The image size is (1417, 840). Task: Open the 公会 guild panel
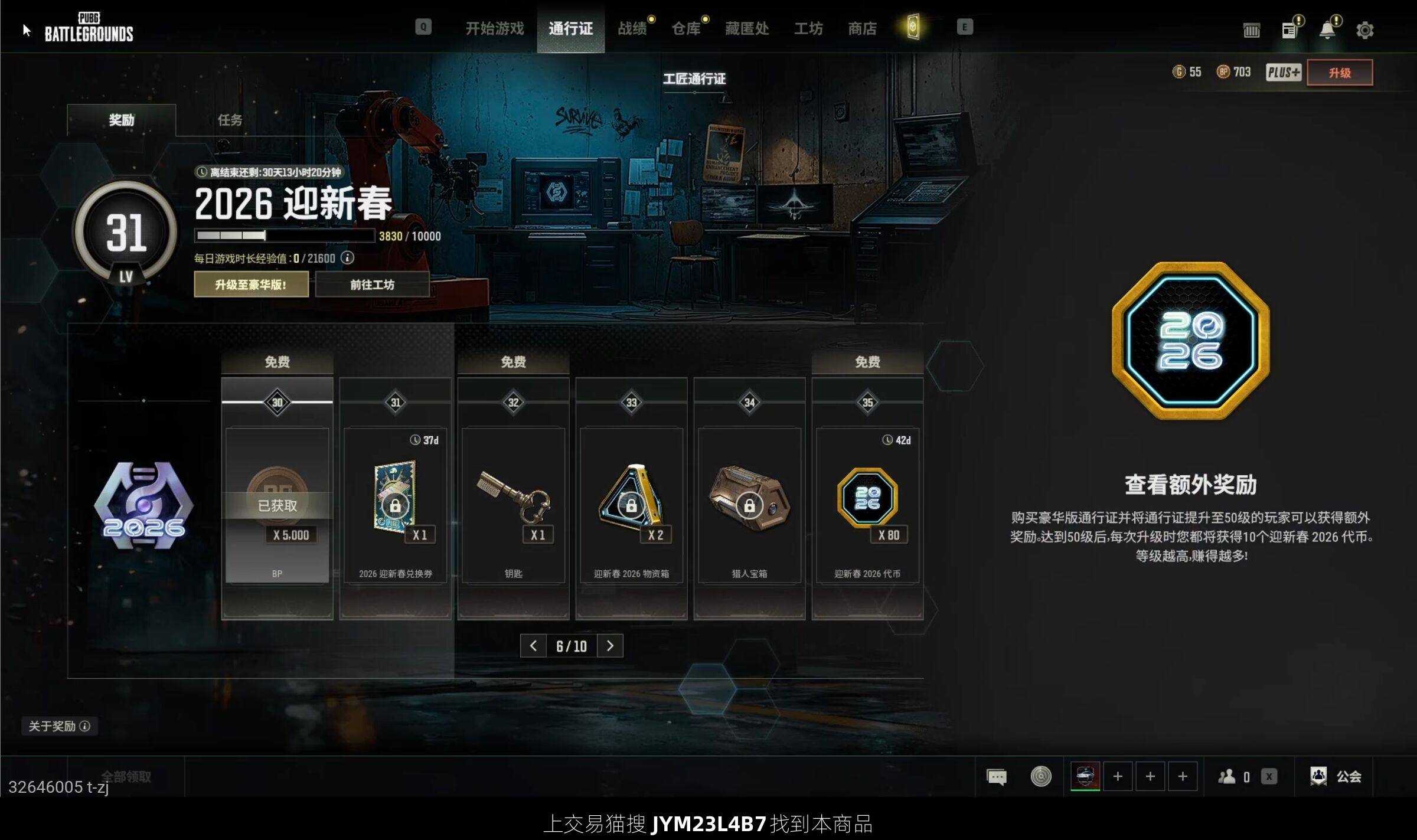(x=1336, y=776)
